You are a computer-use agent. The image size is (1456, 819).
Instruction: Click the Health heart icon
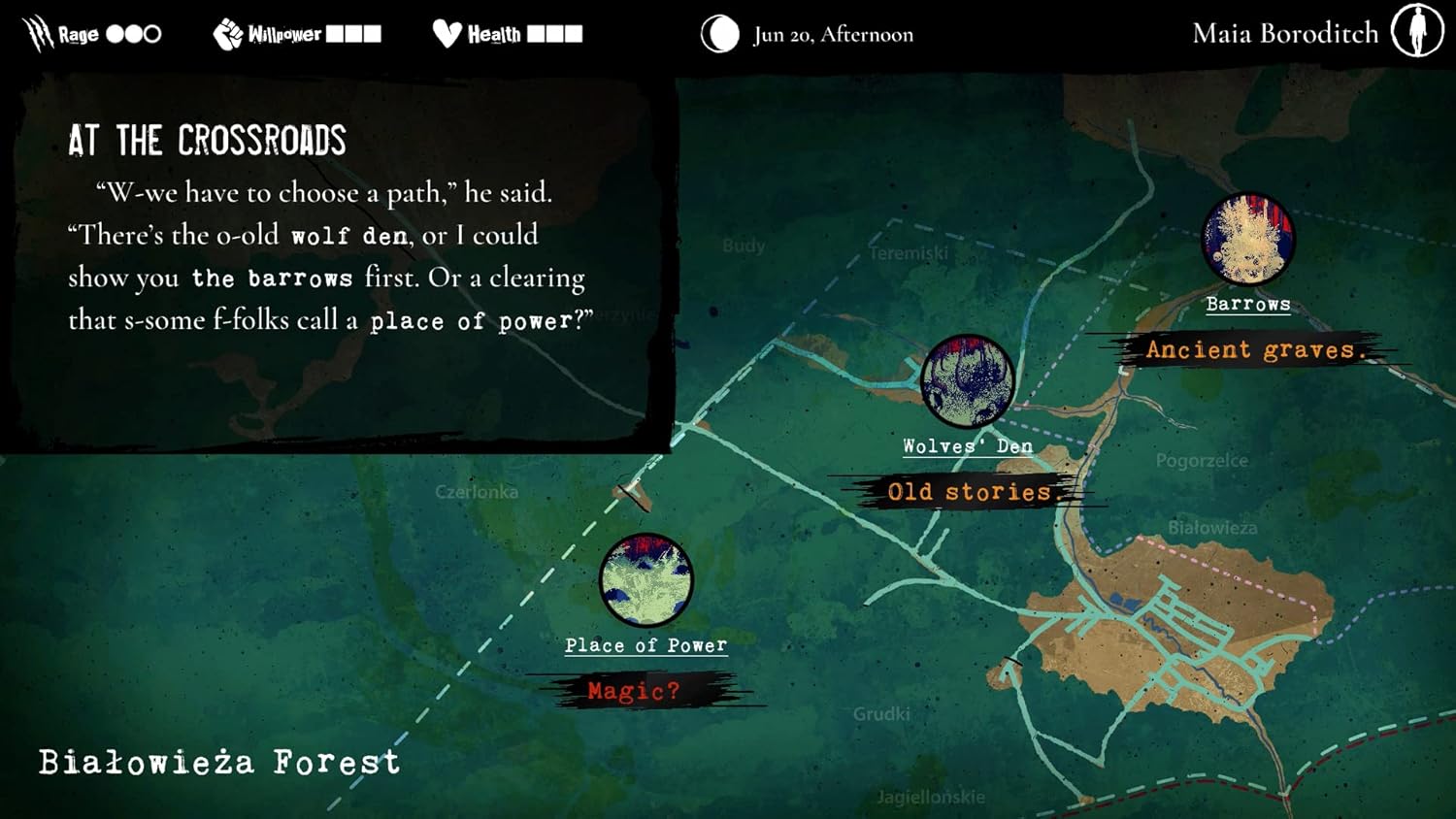pos(447,32)
